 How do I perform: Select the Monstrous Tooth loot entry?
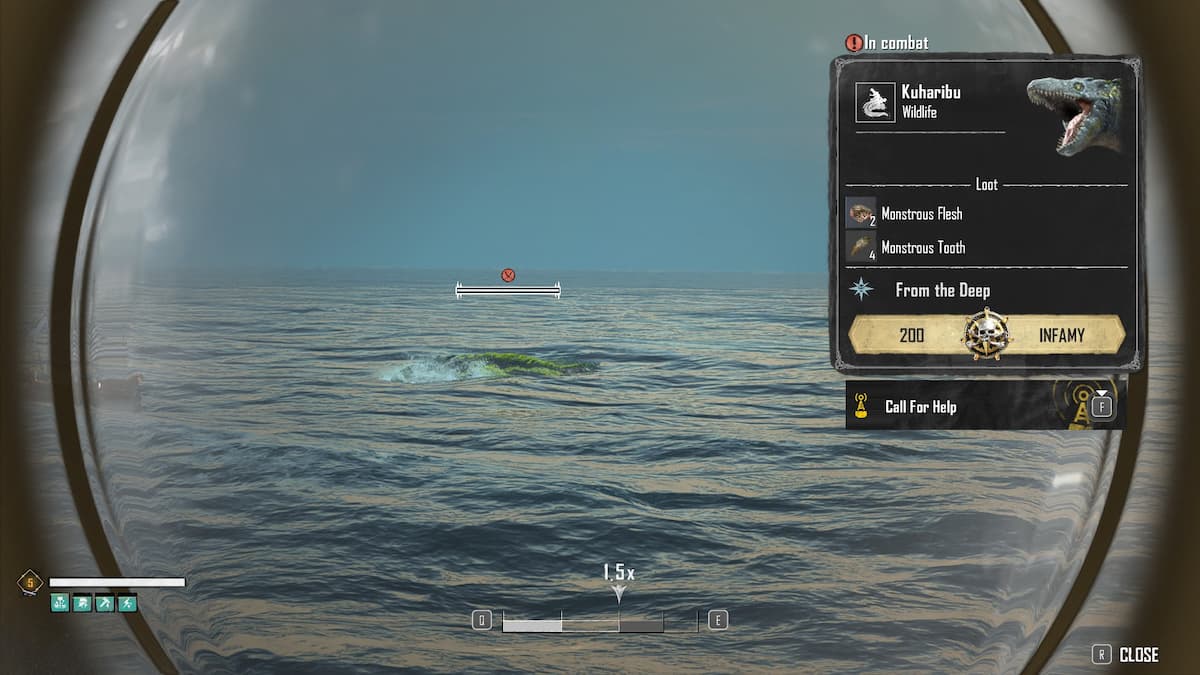(x=922, y=248)
